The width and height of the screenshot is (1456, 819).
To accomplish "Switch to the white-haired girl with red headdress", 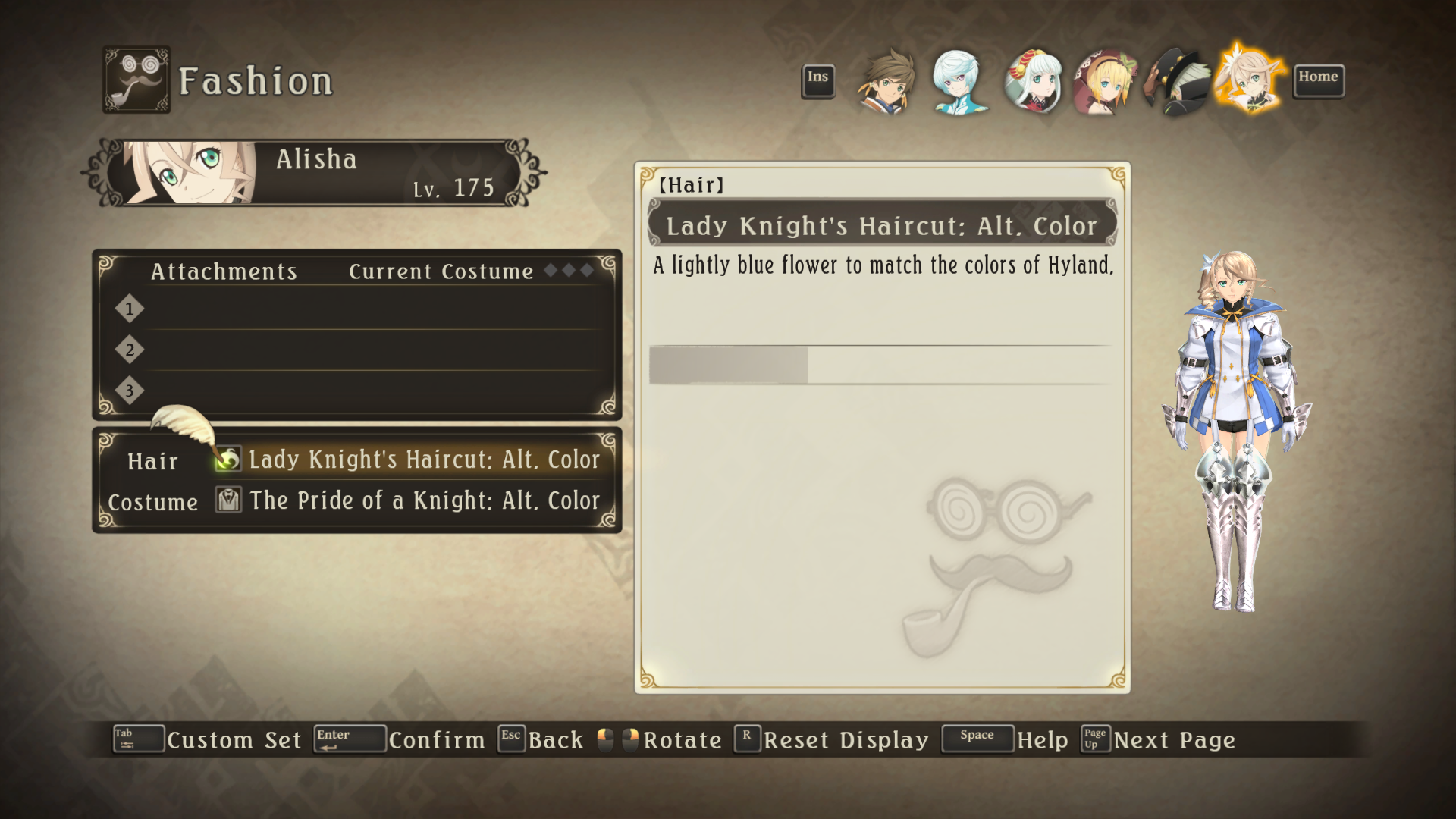I will (x=1031, y=82).
